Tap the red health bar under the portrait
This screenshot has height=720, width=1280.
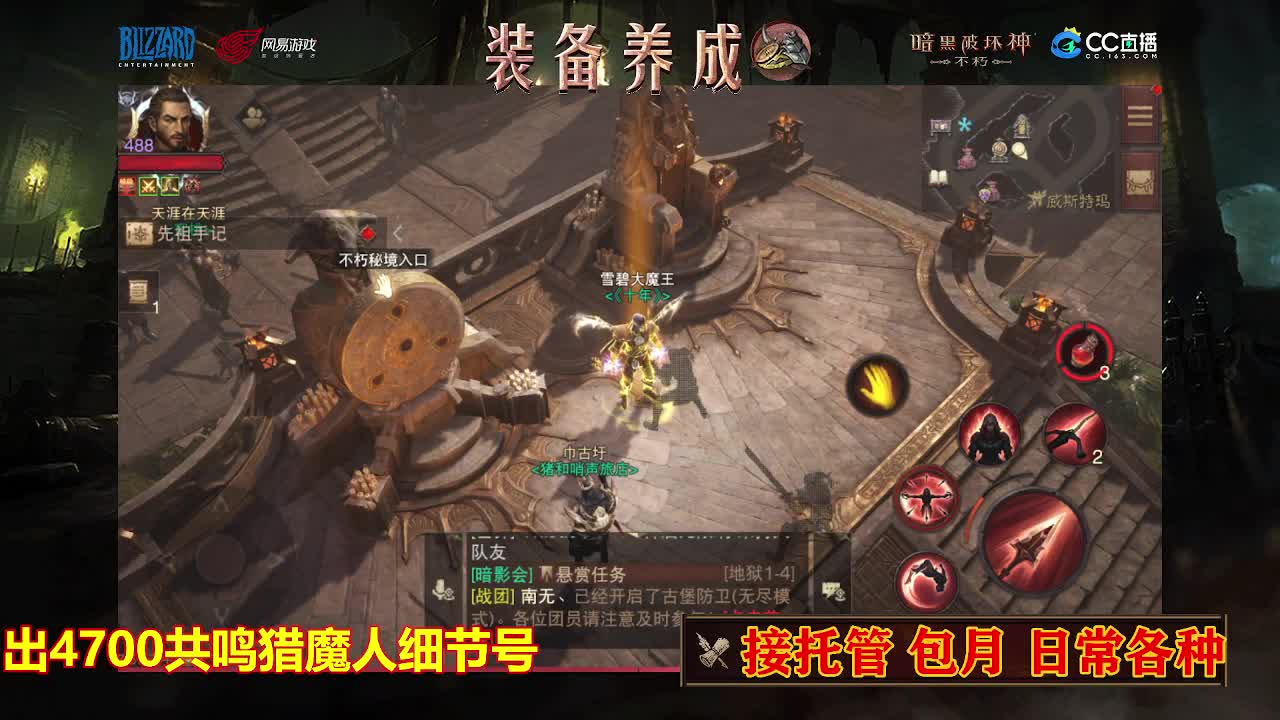coord(170,161)
